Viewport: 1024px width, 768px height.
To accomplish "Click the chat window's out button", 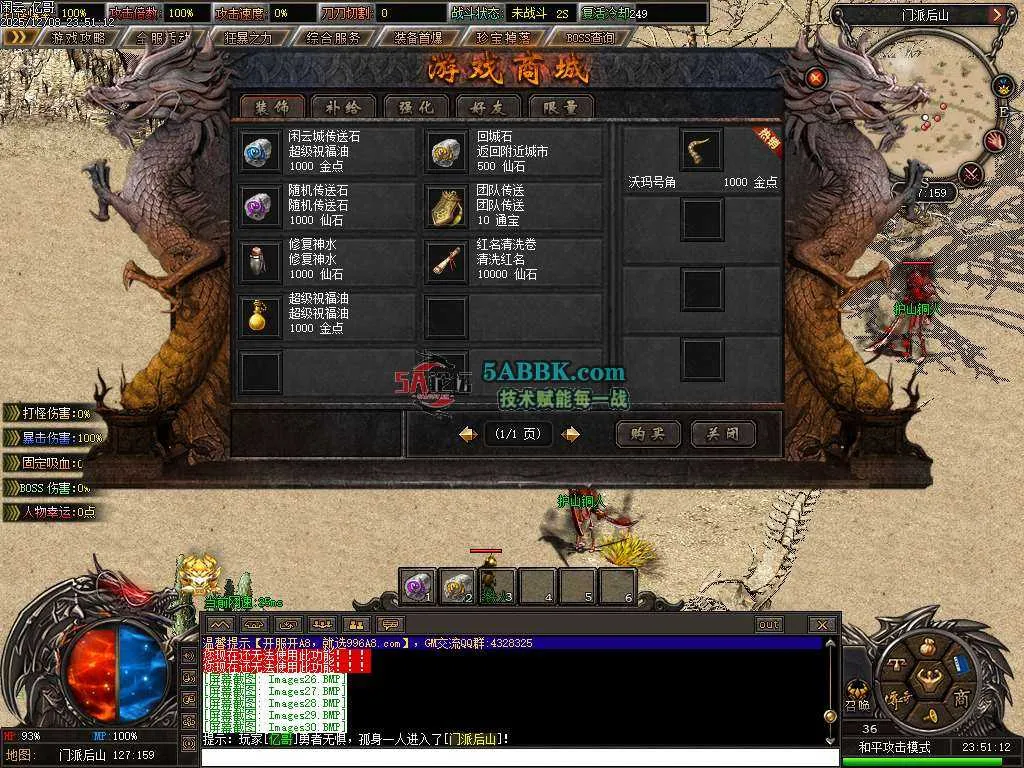I will pyautogui.click(x=768, y=625).
